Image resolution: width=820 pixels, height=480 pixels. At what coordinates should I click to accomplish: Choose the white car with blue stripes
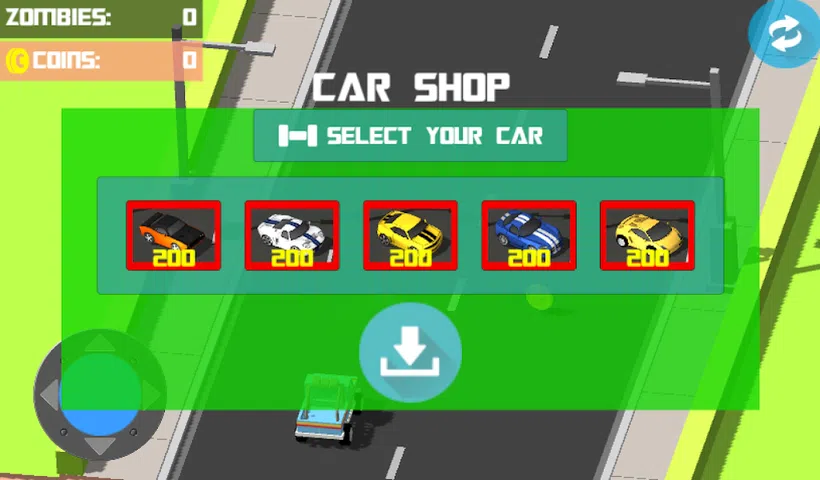pos(292,235)
